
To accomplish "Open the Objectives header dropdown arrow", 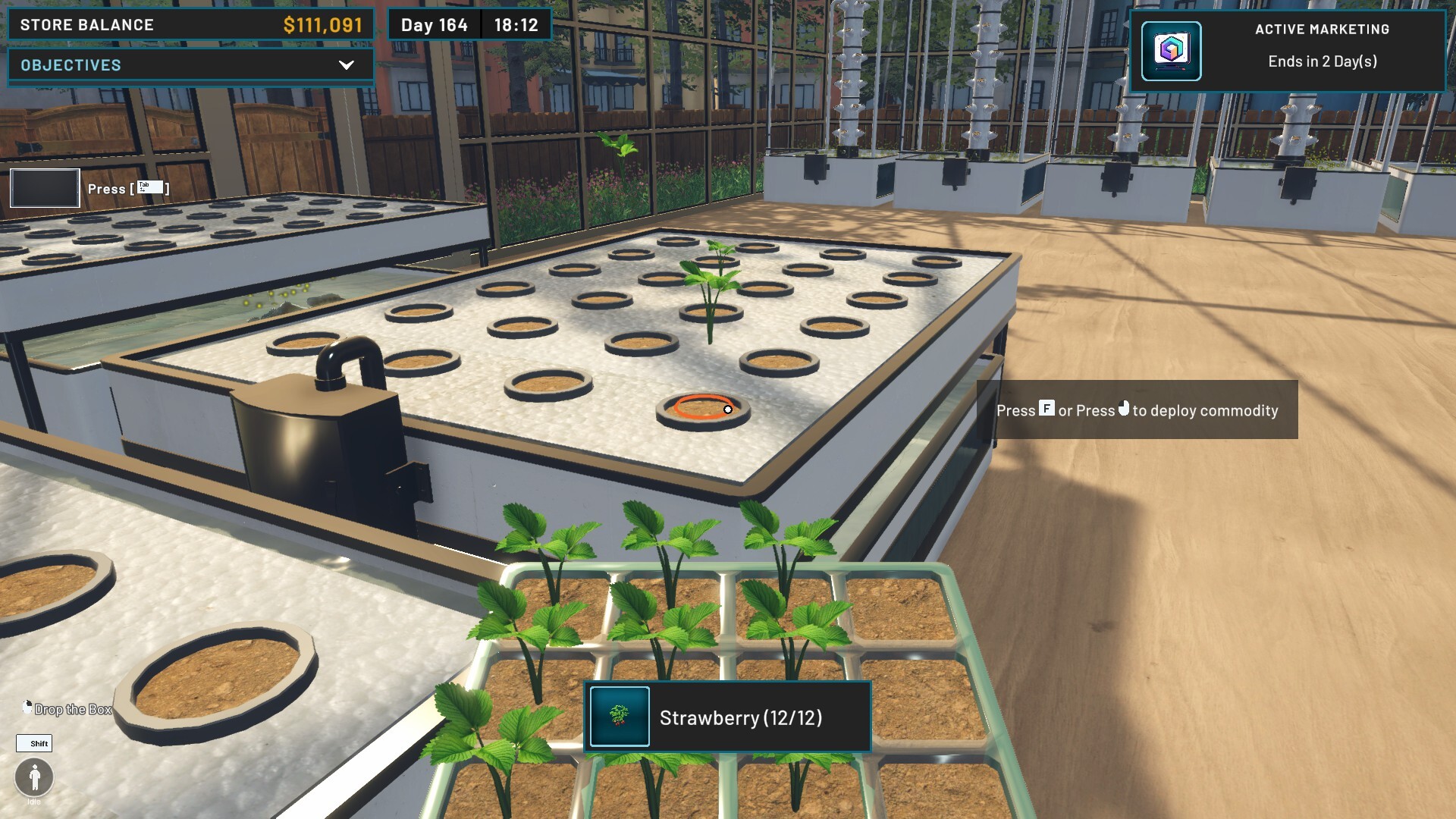I will 347,65.
